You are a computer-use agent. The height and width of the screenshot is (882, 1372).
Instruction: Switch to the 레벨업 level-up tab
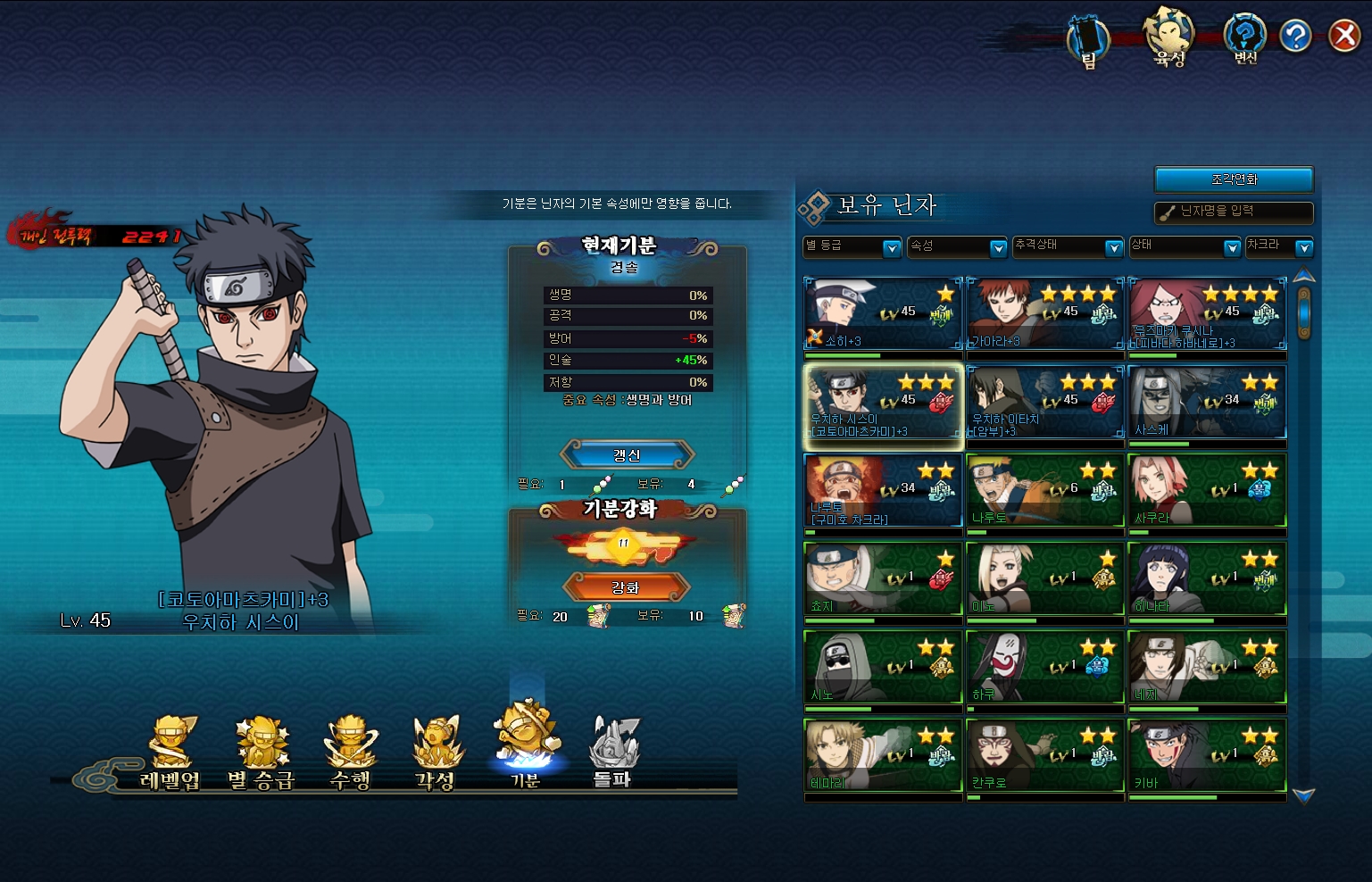tap(170, 754)
